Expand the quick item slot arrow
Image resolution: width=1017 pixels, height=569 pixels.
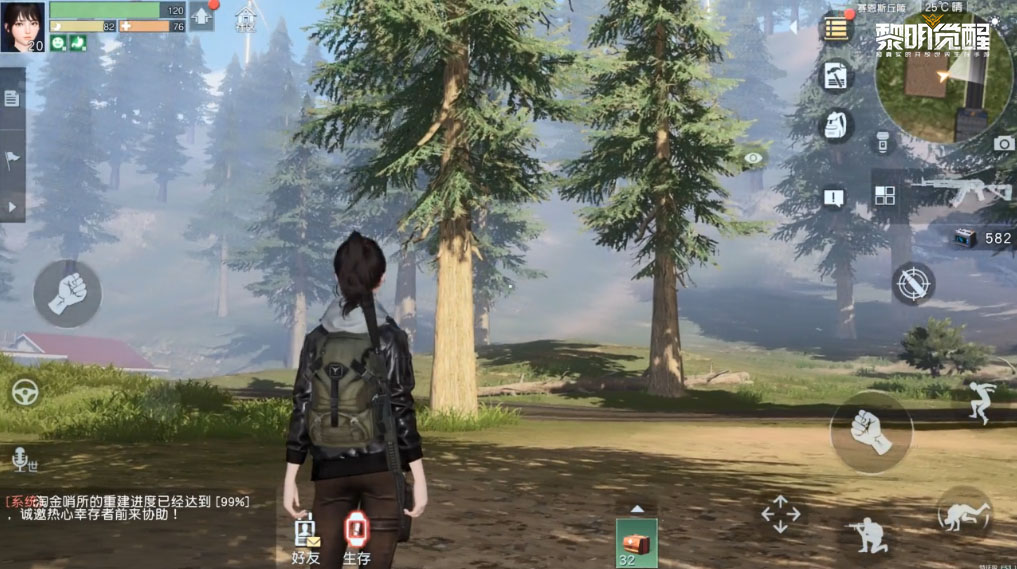(636, 508)
